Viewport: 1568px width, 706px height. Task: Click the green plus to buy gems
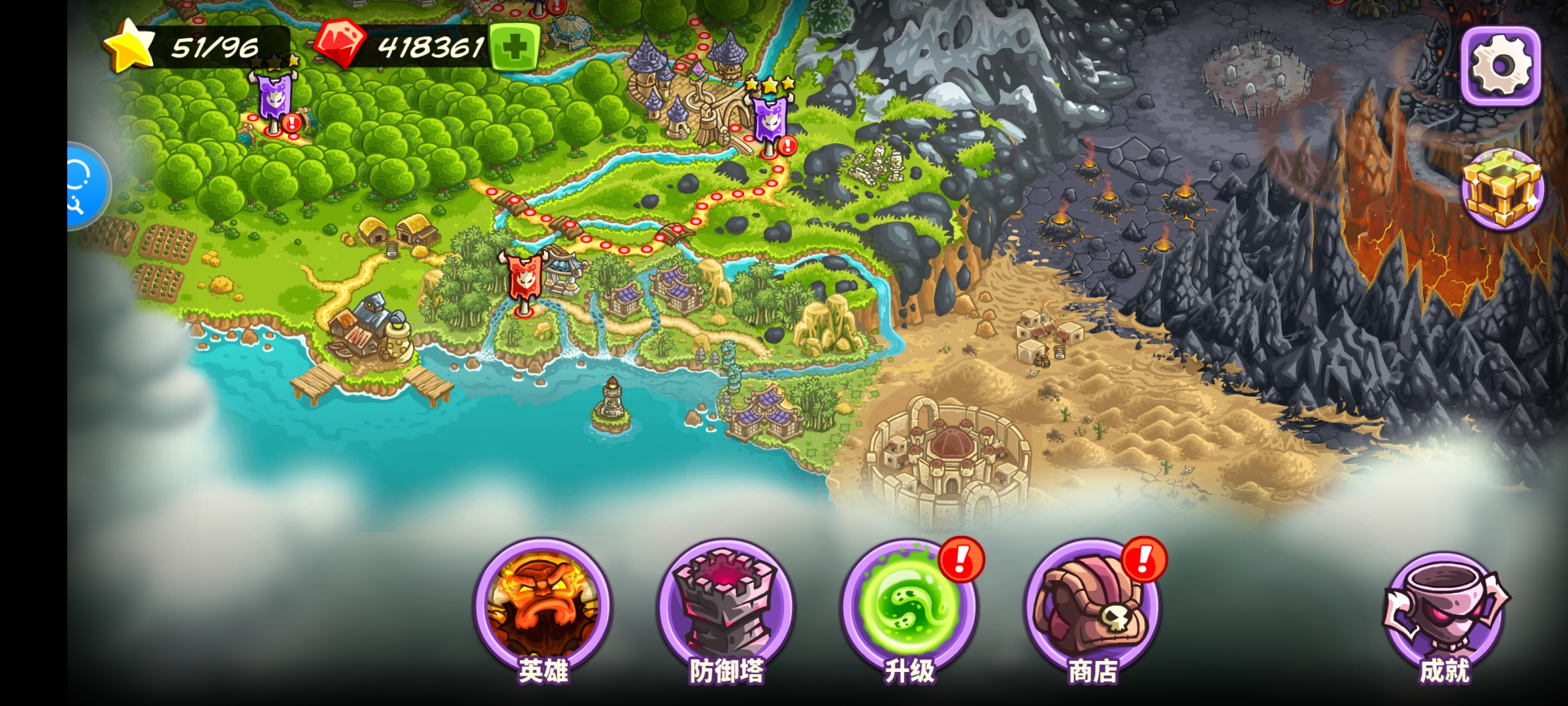[514, 47]
